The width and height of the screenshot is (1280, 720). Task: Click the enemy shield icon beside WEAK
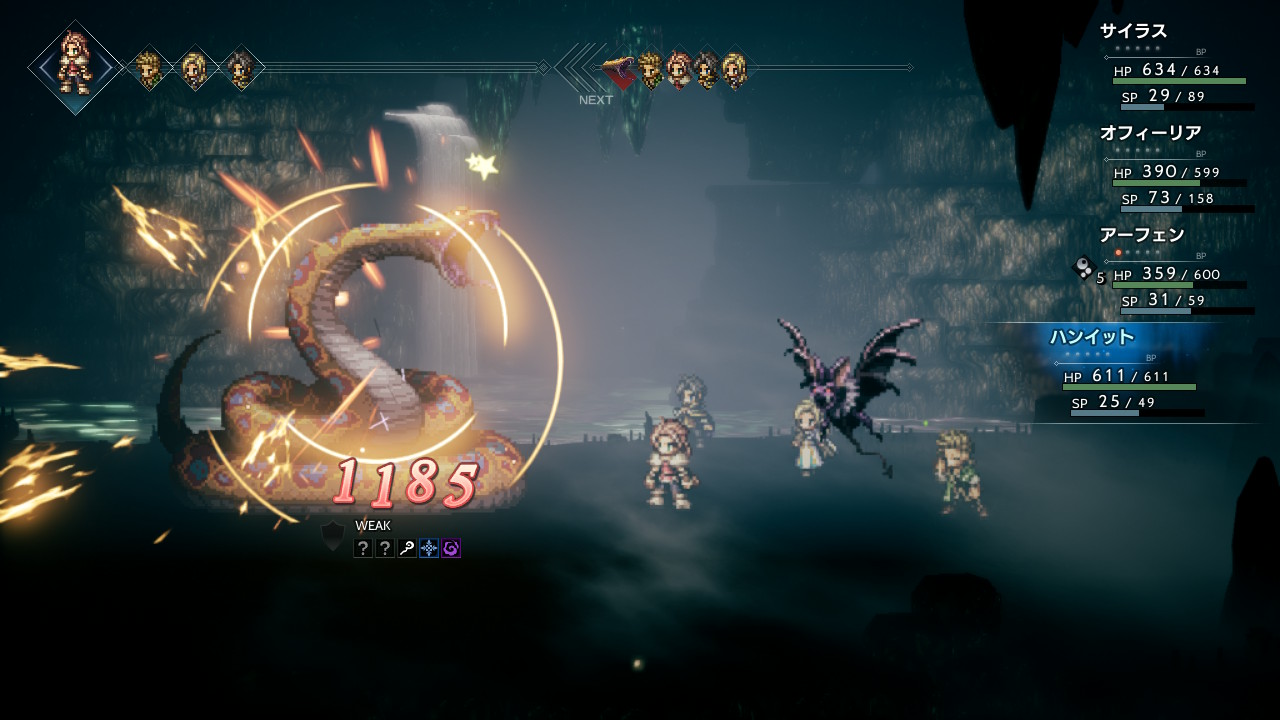coord(332,536)
